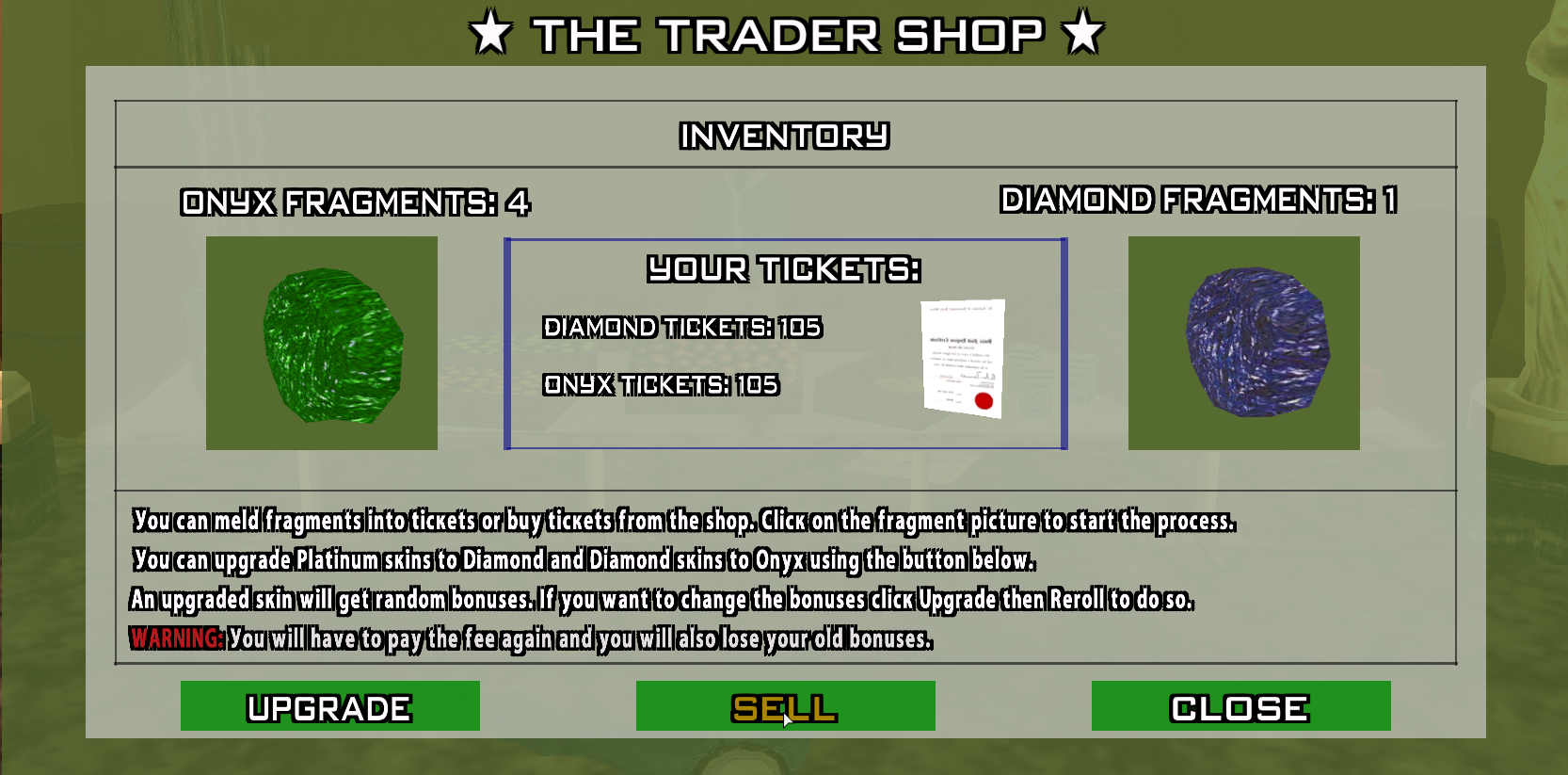Start melding by clicking the Onyx fragment image
Image resolution: width=1568 pixels, height=775 pixels.
(321, 343)
